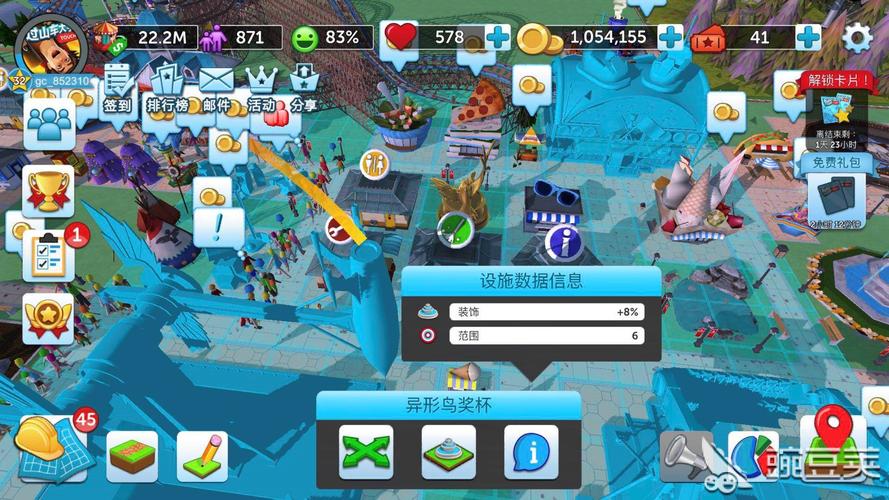View the 活动 events crown icon
Viewport: 889px width, 500px height.
tap(261, 87)
